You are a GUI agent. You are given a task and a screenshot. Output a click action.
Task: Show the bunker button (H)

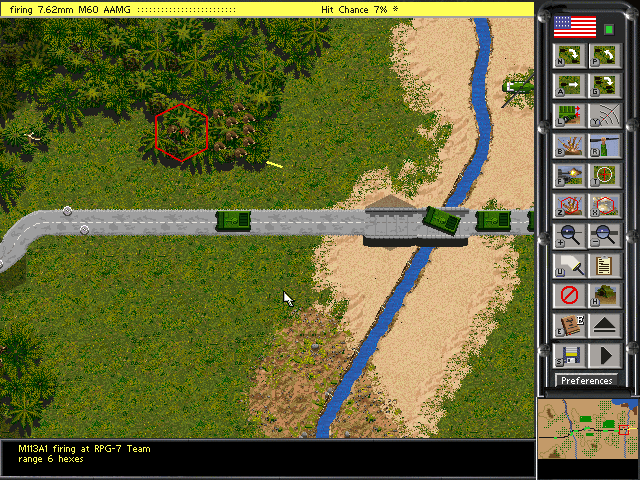pos(604,296)
